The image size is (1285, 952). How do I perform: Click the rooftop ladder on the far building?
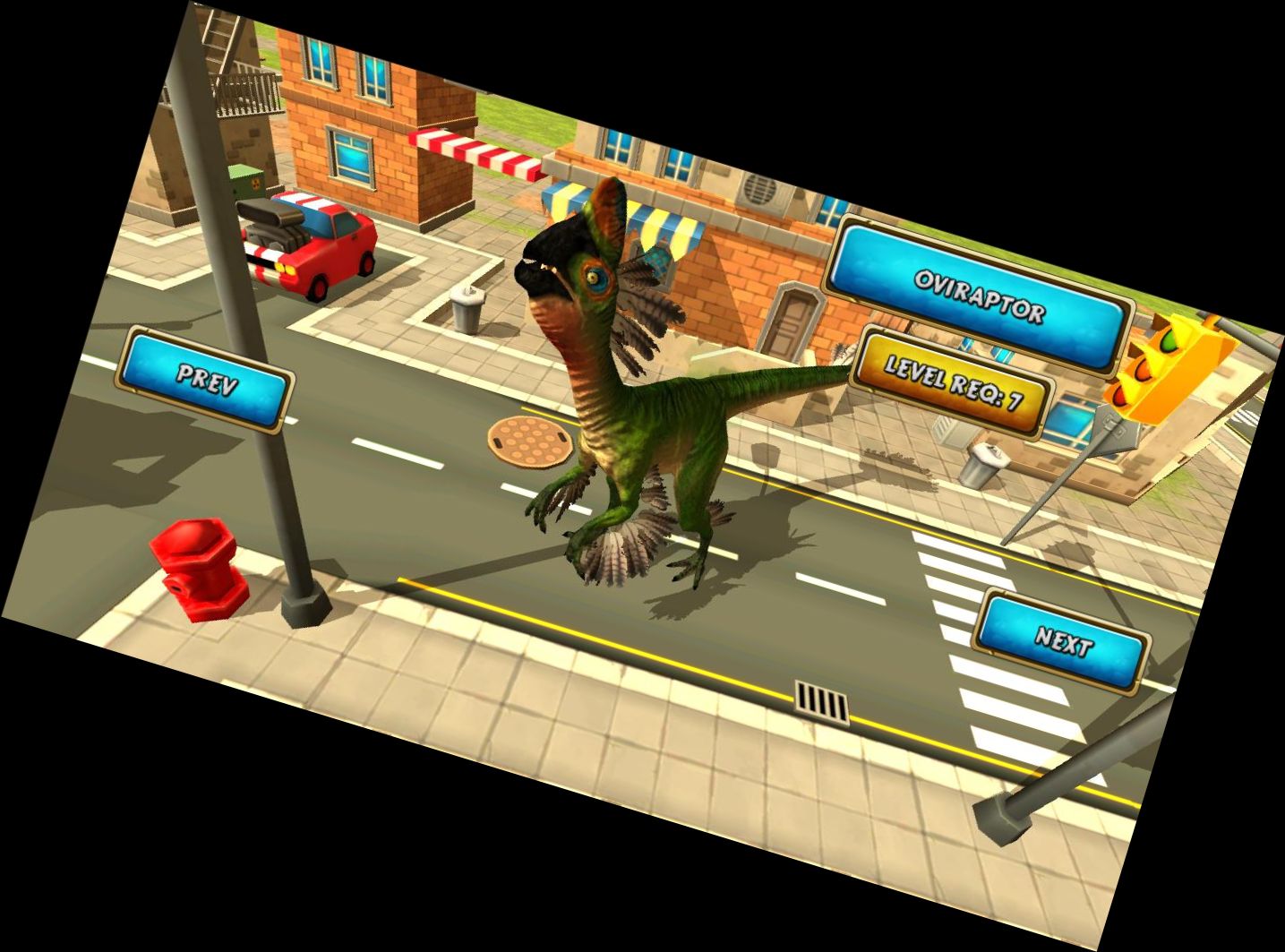click(219, 38)
